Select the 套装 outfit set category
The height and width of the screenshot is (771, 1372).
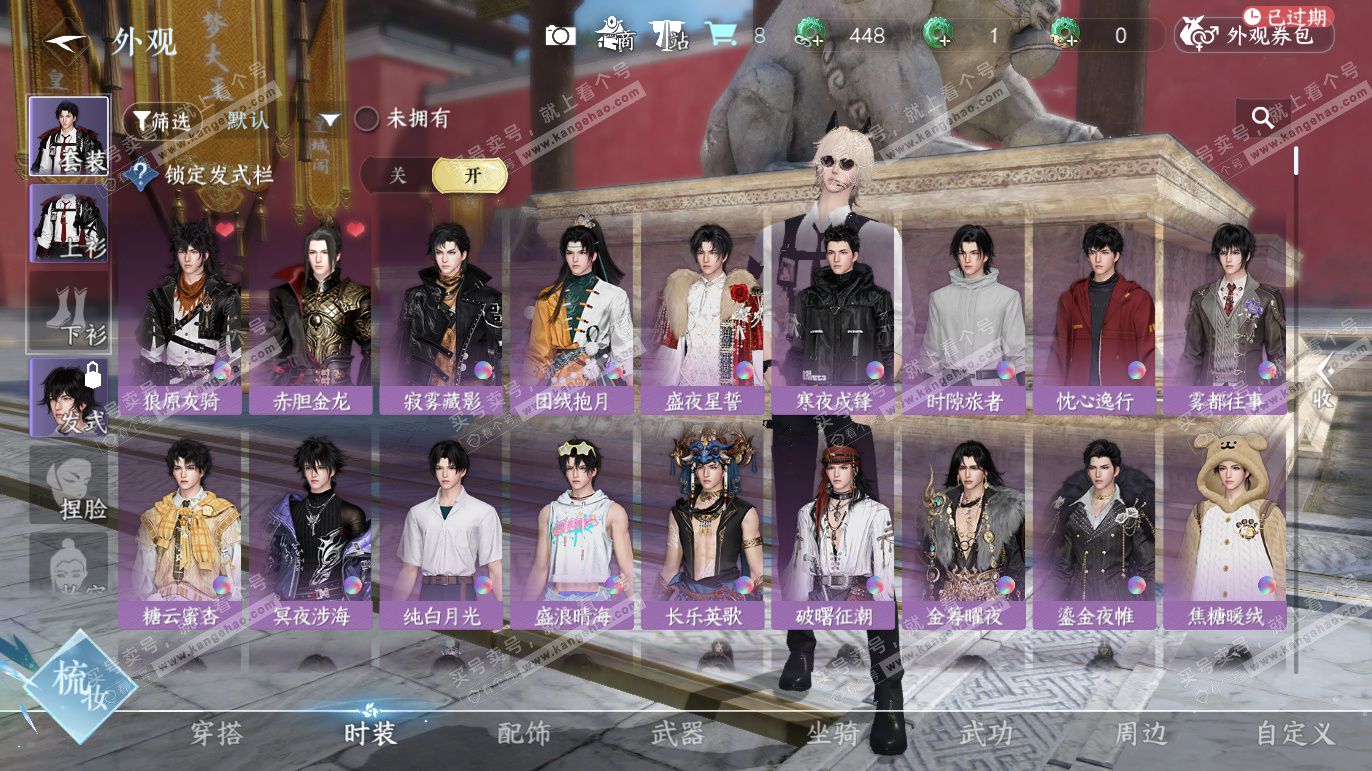[x=68, y=136]
